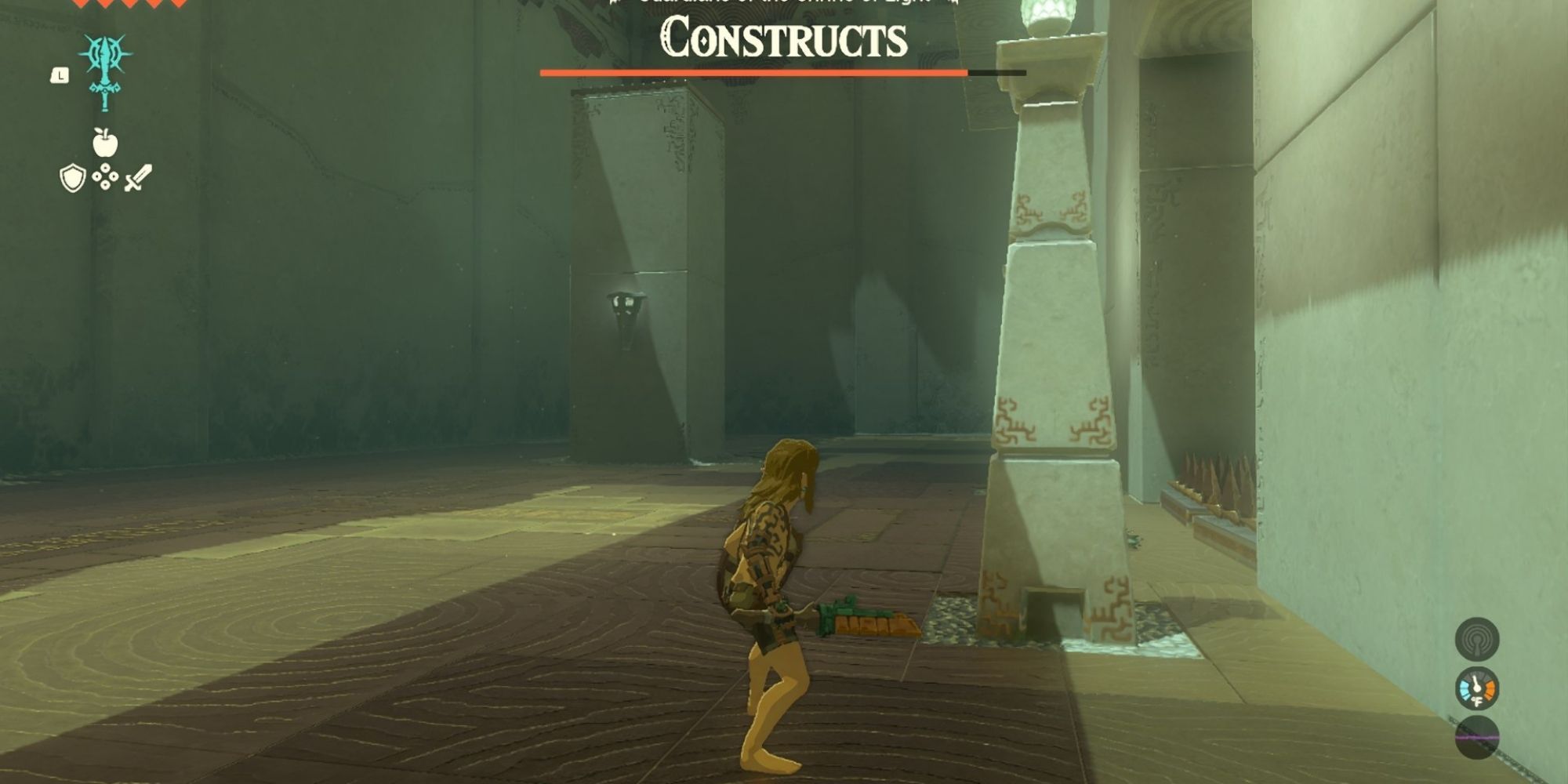
Task: Select the teal ability rune icon
Action: click(x=104, y=71)
